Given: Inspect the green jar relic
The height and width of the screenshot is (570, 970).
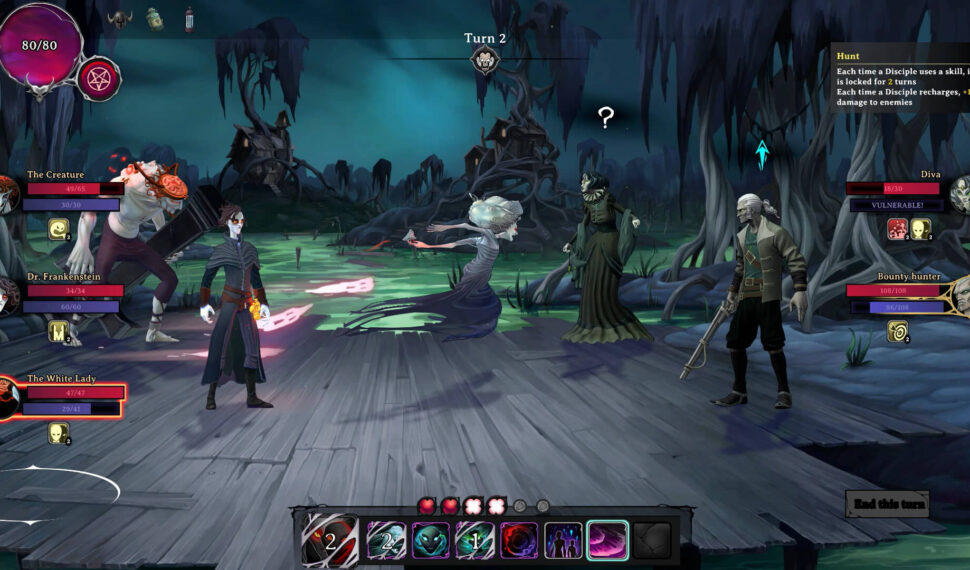Looking at the screenshot, I should pyautogui.click(x=154, y=19).
